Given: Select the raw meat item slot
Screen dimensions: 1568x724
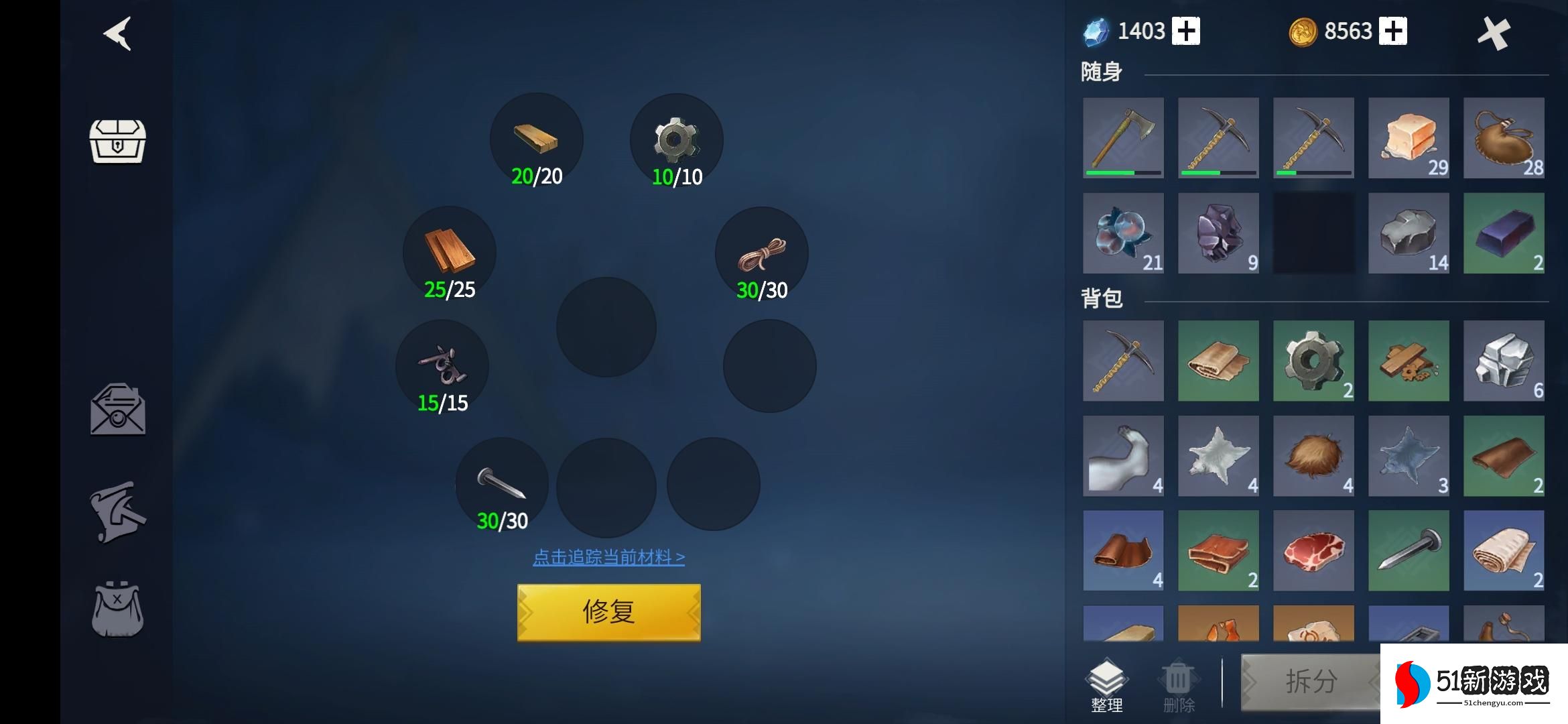Looking at the screenshot, I should point(1313,550).
